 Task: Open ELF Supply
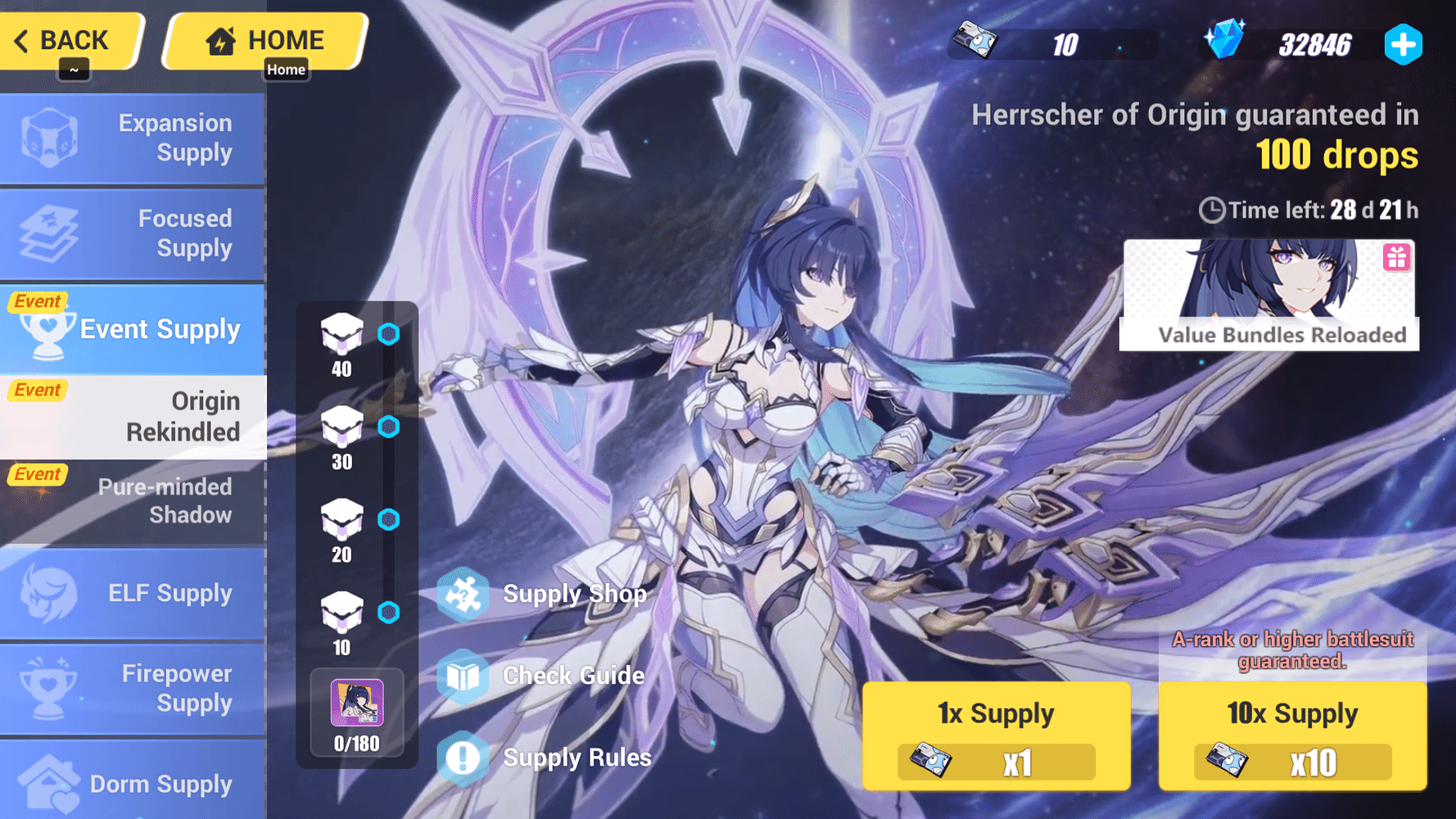point(133,593)
